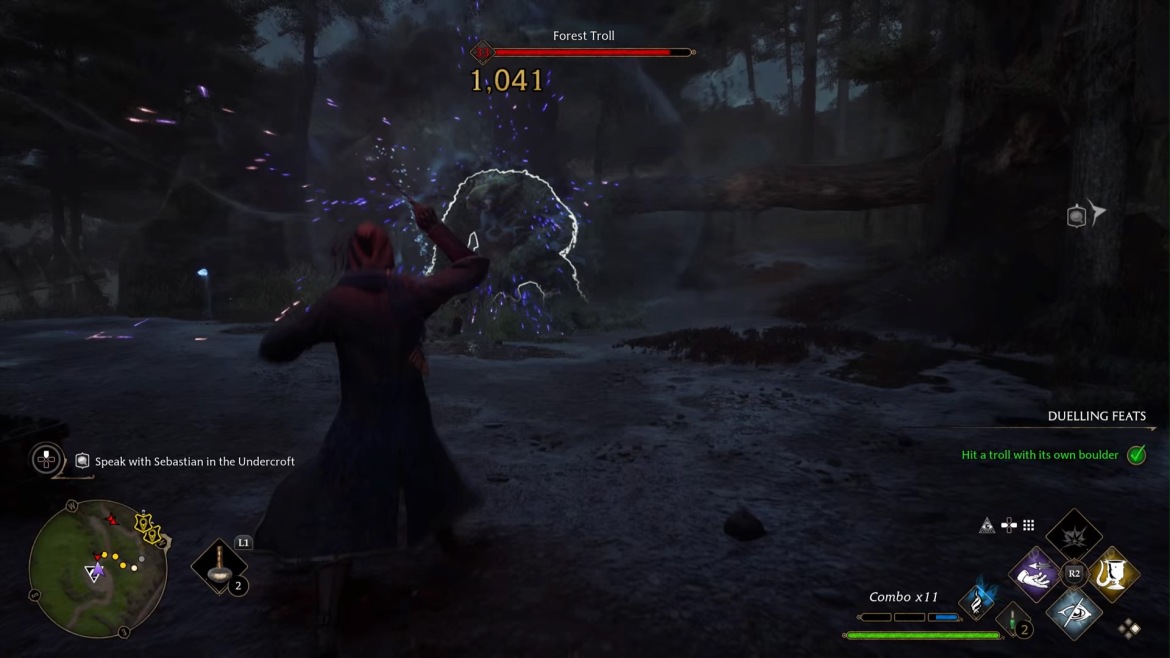This screenshot has width=1170, height=658.
Task: Cast the crossed-out eye Disillusionment spell
Action: [1074, 611]
